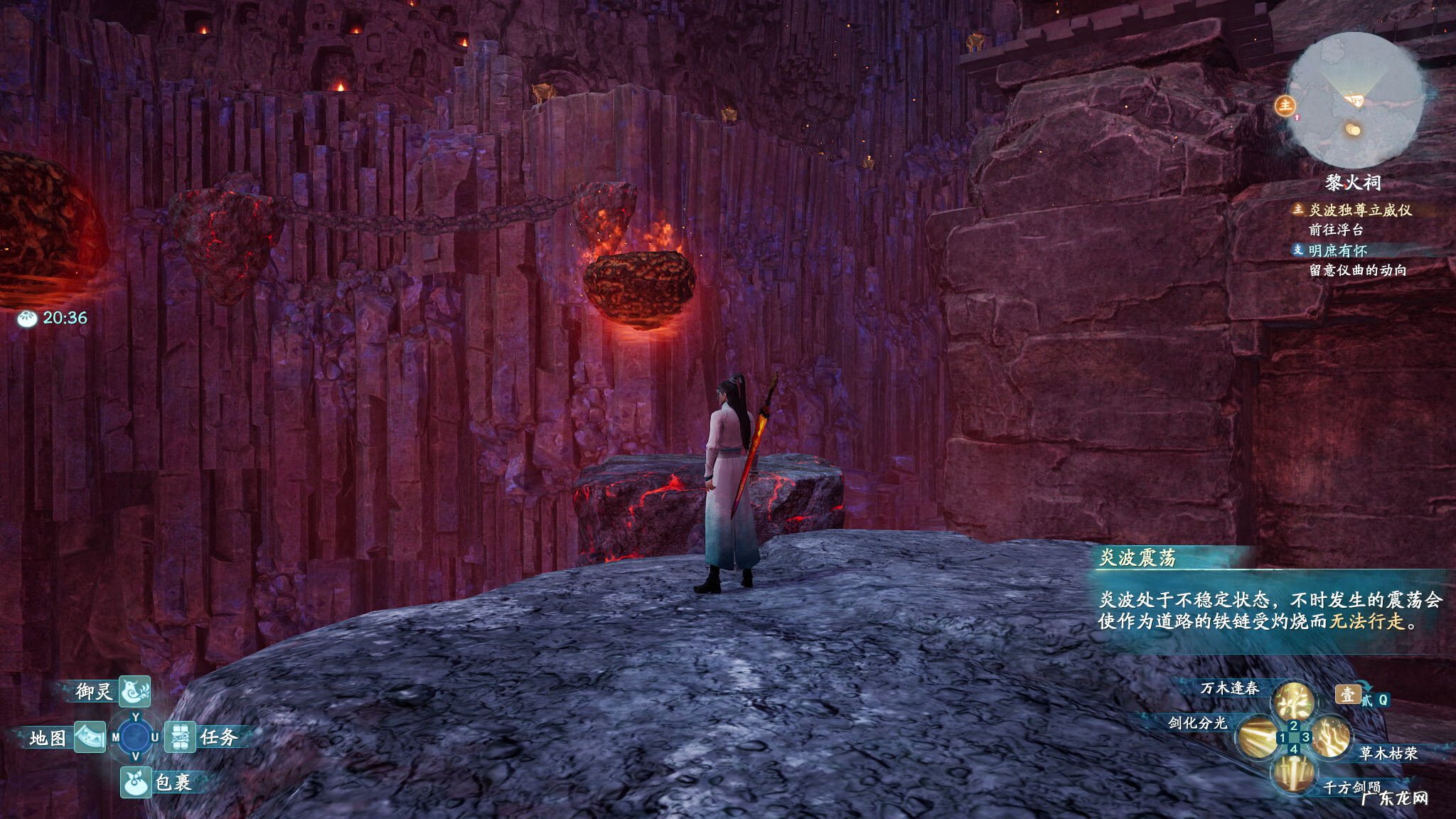Open the 包裹 bag inventory icon
This screenshot has height=819, width=1456.
pyautogui.click(x=135, y=782)
